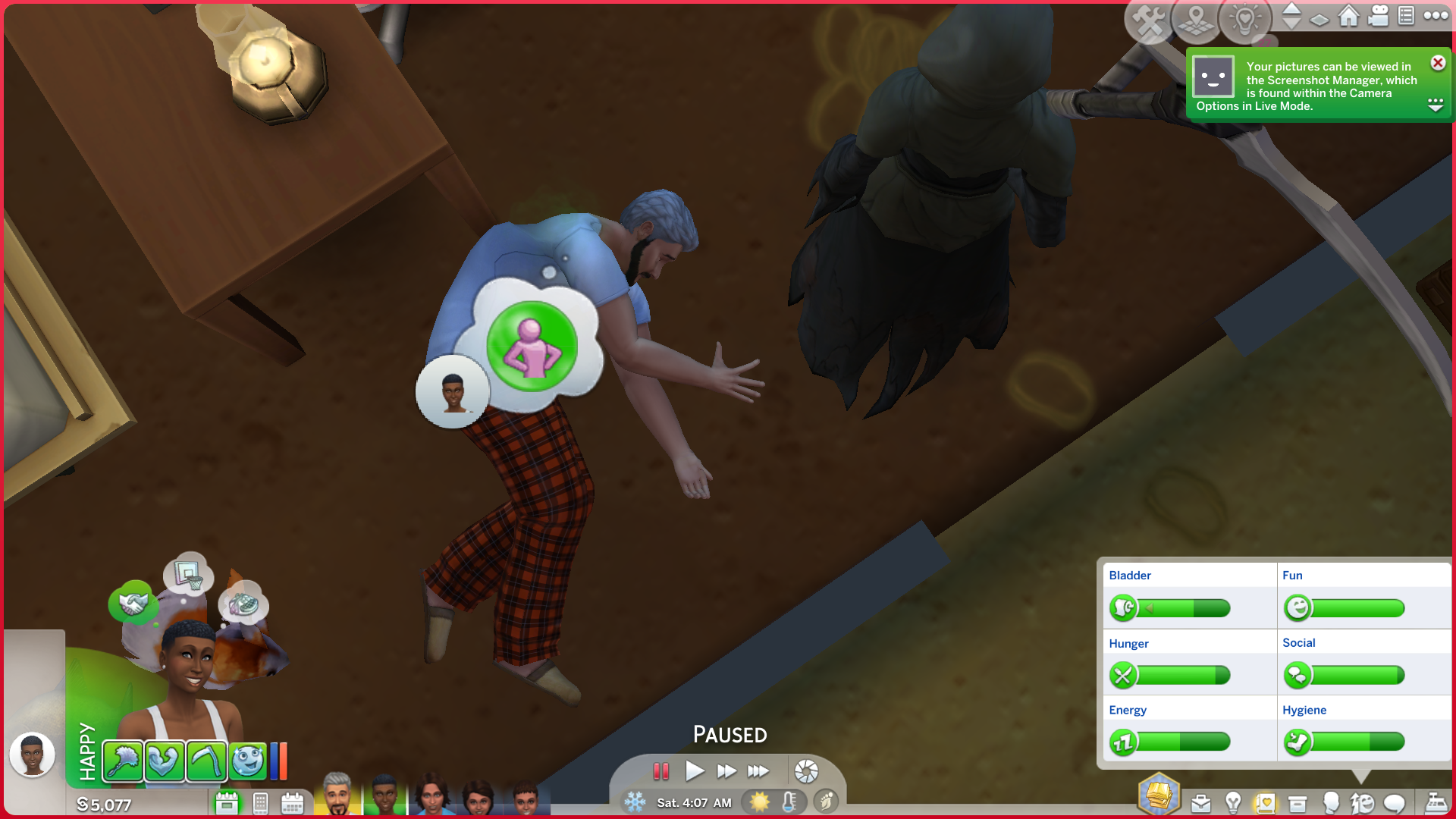Select the gray-haired bearded Sim portrait
1456x819 pixels.
337,795
